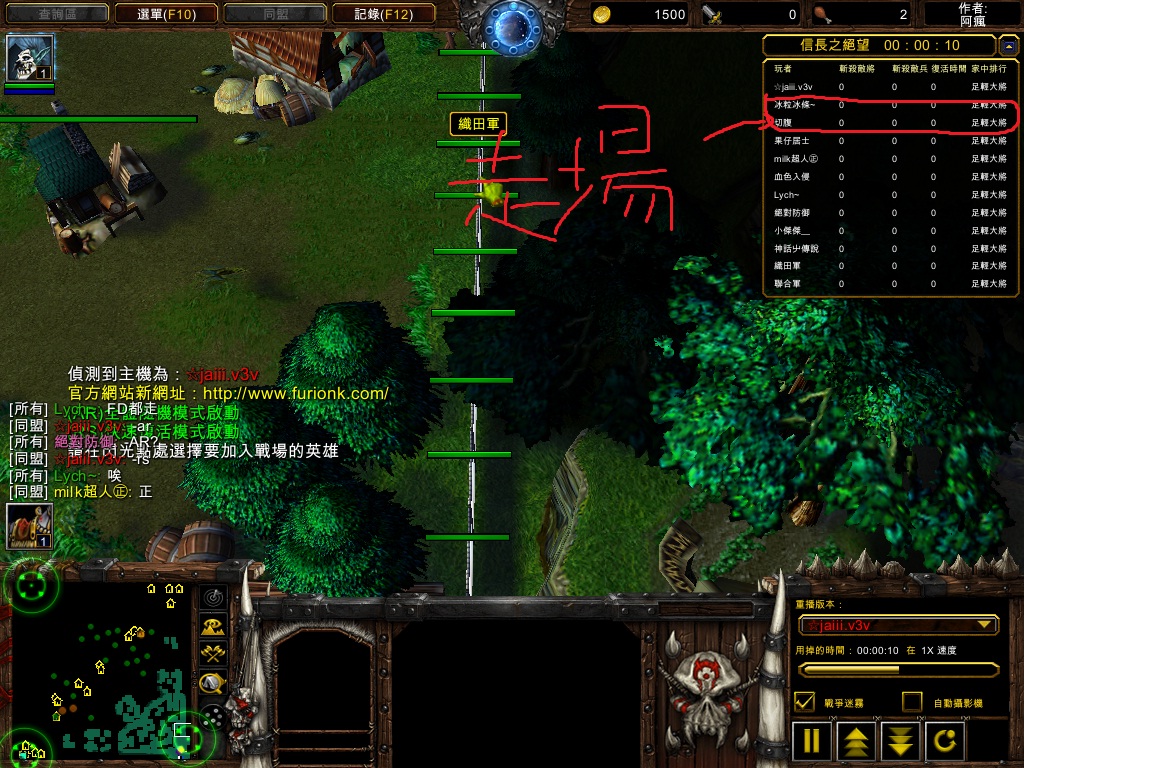Pause the replay
The width and height of the screenshot is (1152, 768).
point(812,741)
